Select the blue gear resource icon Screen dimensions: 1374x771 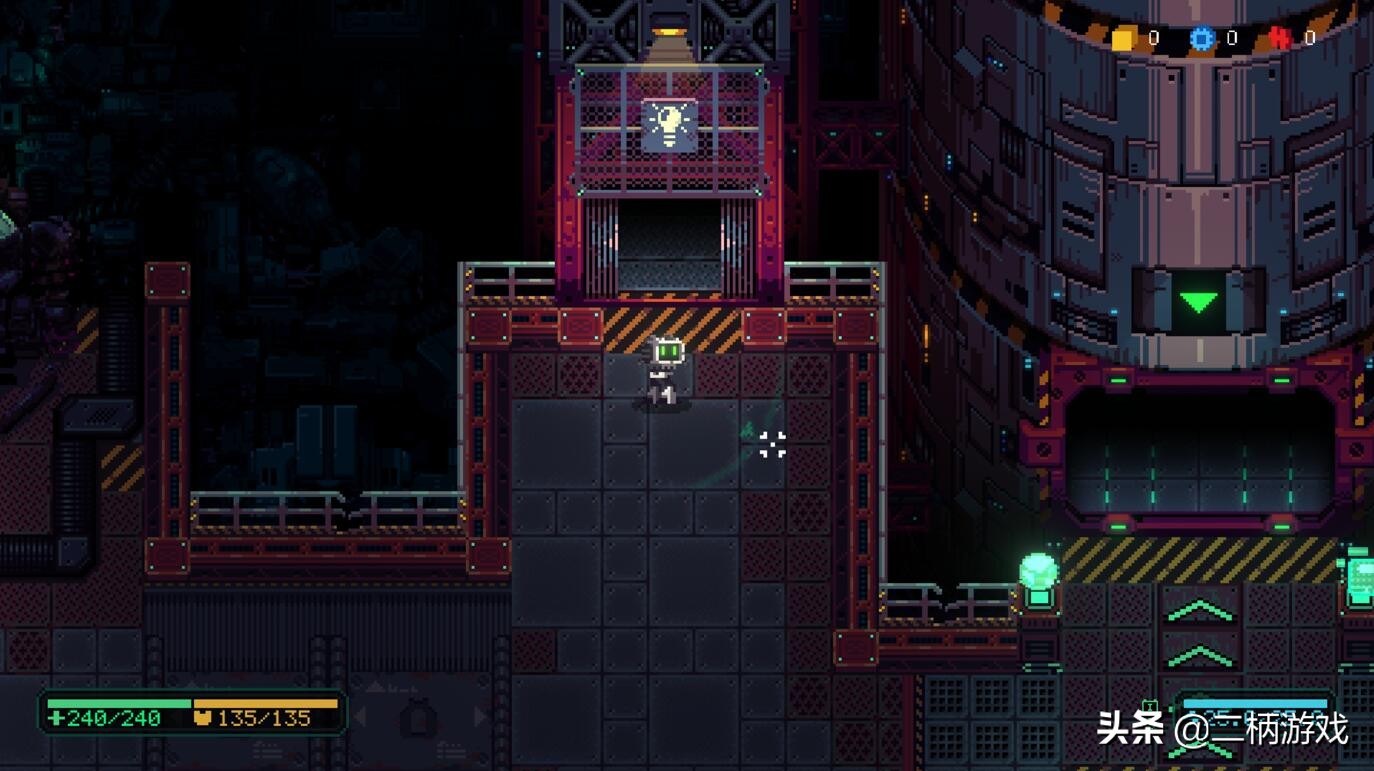pyautogui.click(x=1201, y=39)
